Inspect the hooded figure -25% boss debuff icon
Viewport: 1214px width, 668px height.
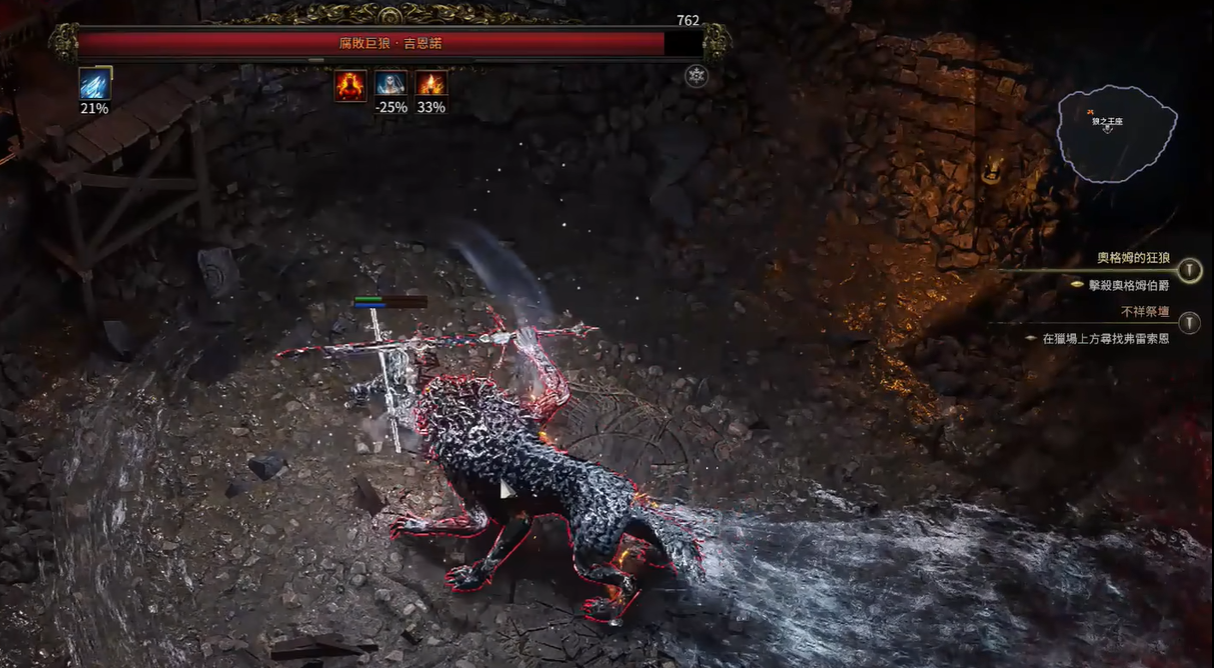391,85
